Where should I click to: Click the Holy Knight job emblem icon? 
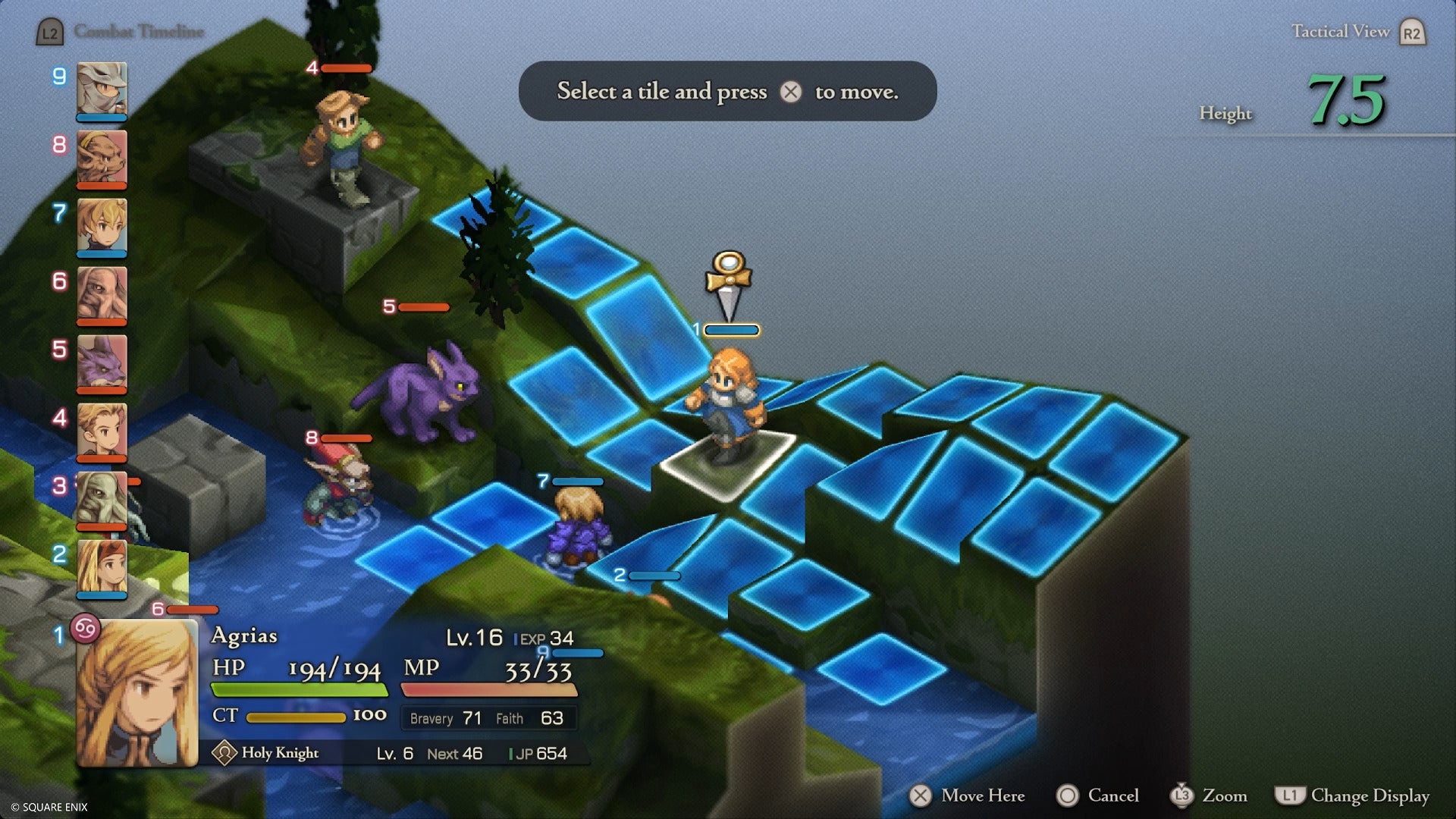pos(224,754)
